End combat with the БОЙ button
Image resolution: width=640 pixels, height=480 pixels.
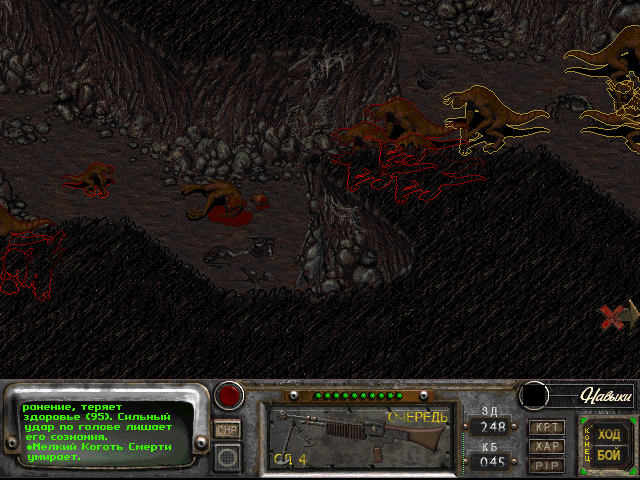click(x=608, y=455)
